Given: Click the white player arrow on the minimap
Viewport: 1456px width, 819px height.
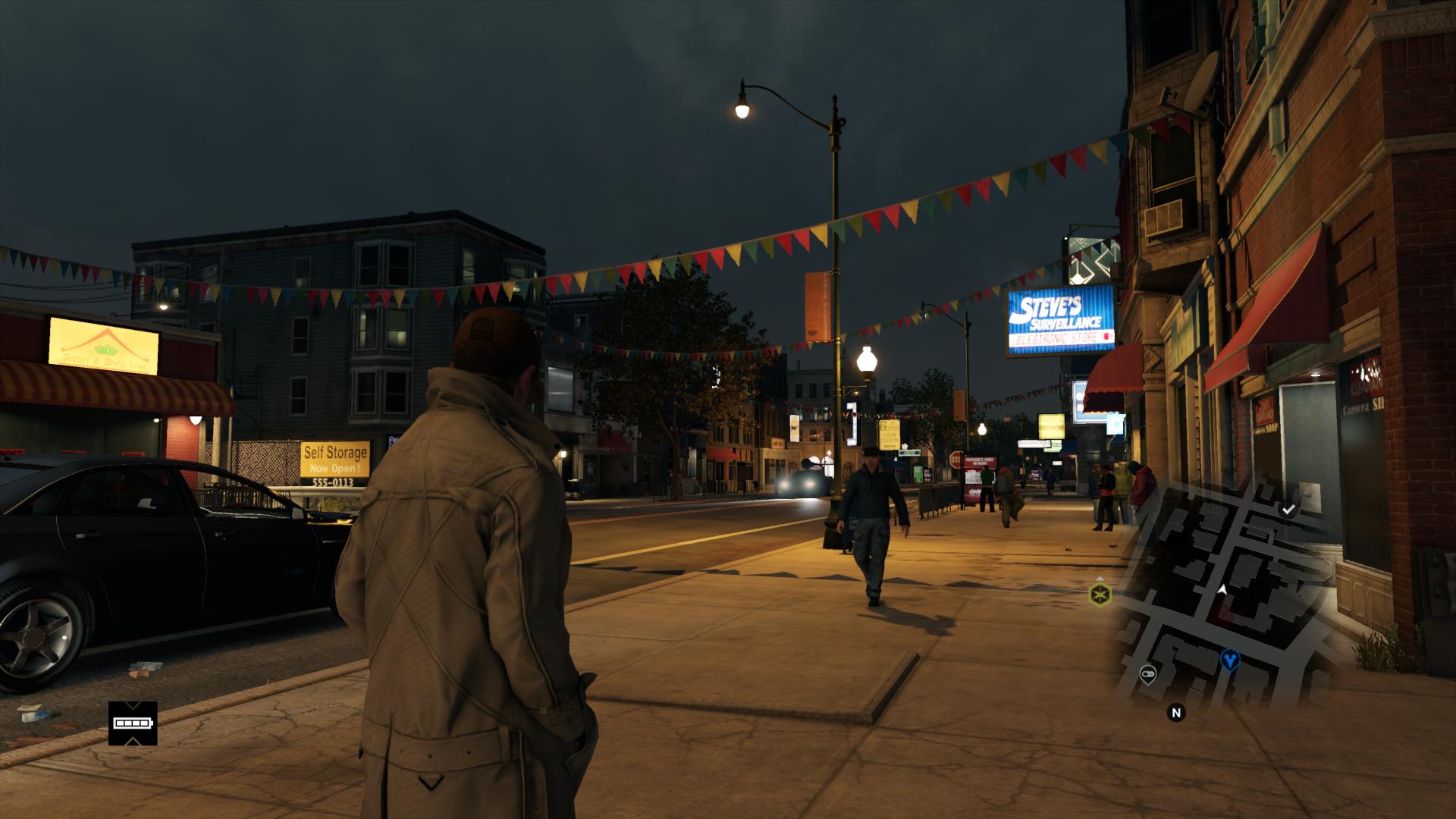Looking at the screenshot, I should pos(1222,588).
